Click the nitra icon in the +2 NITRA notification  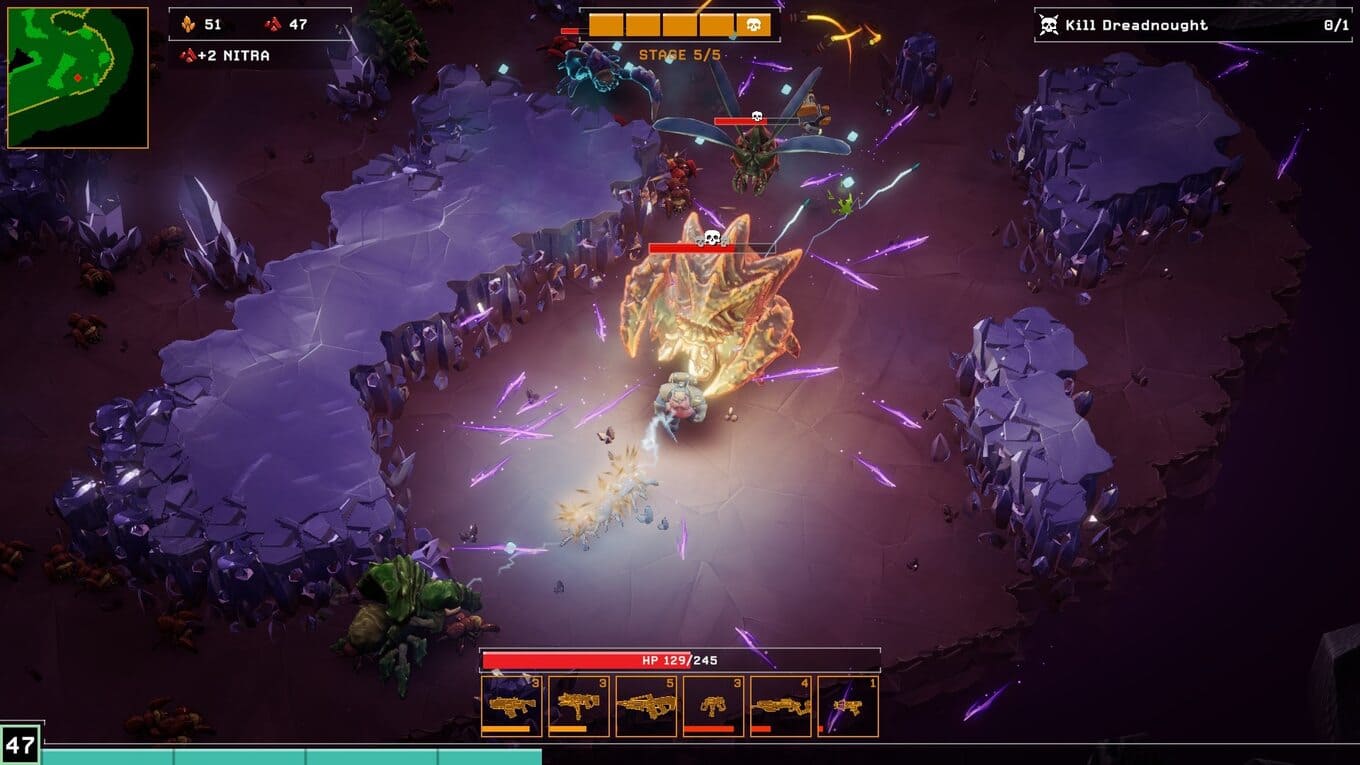(x=190, y=55)
